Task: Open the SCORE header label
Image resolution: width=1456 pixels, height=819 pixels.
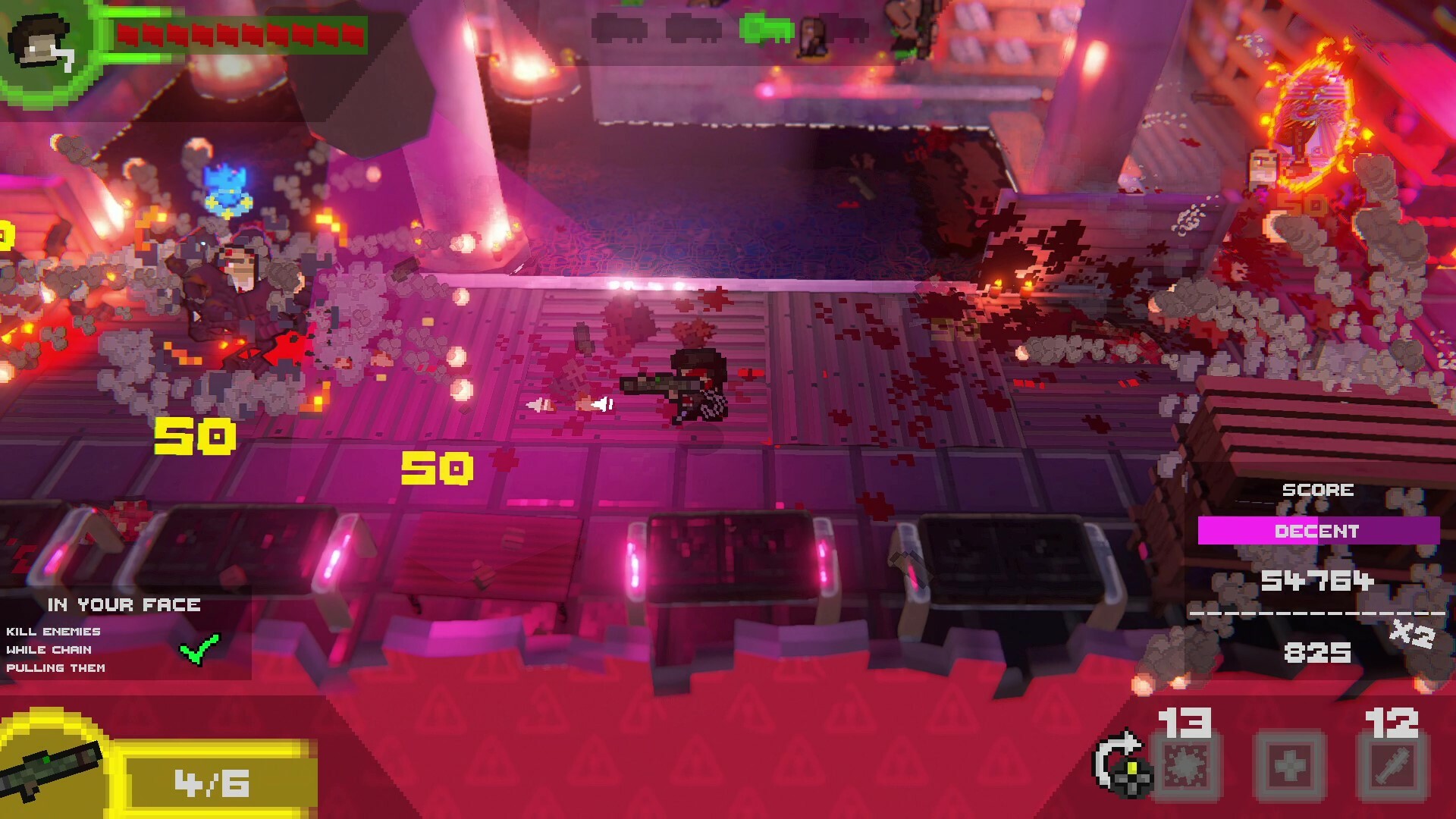Action: pos(1320,489)
